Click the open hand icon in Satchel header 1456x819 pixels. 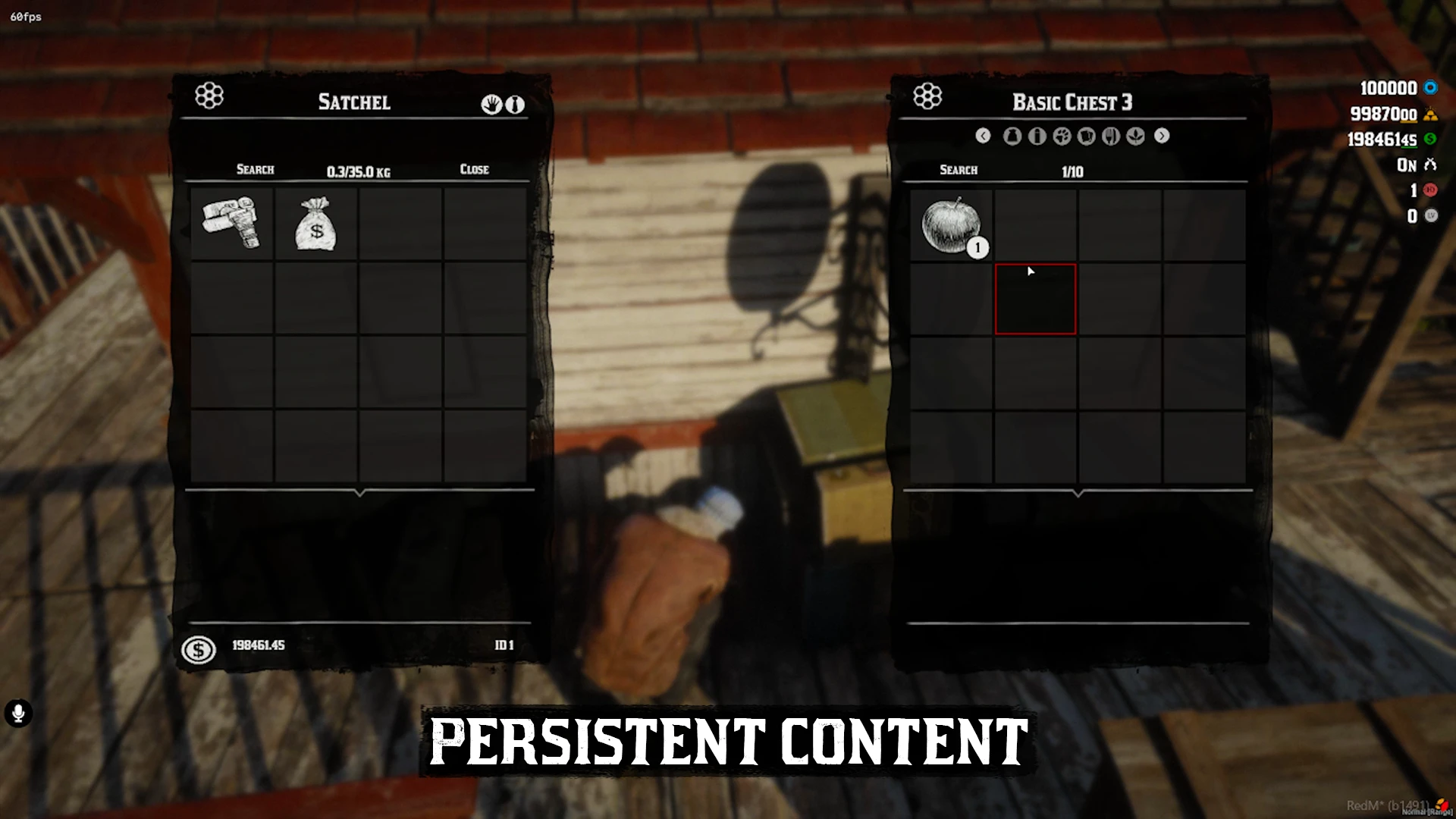tap(491, 105)
